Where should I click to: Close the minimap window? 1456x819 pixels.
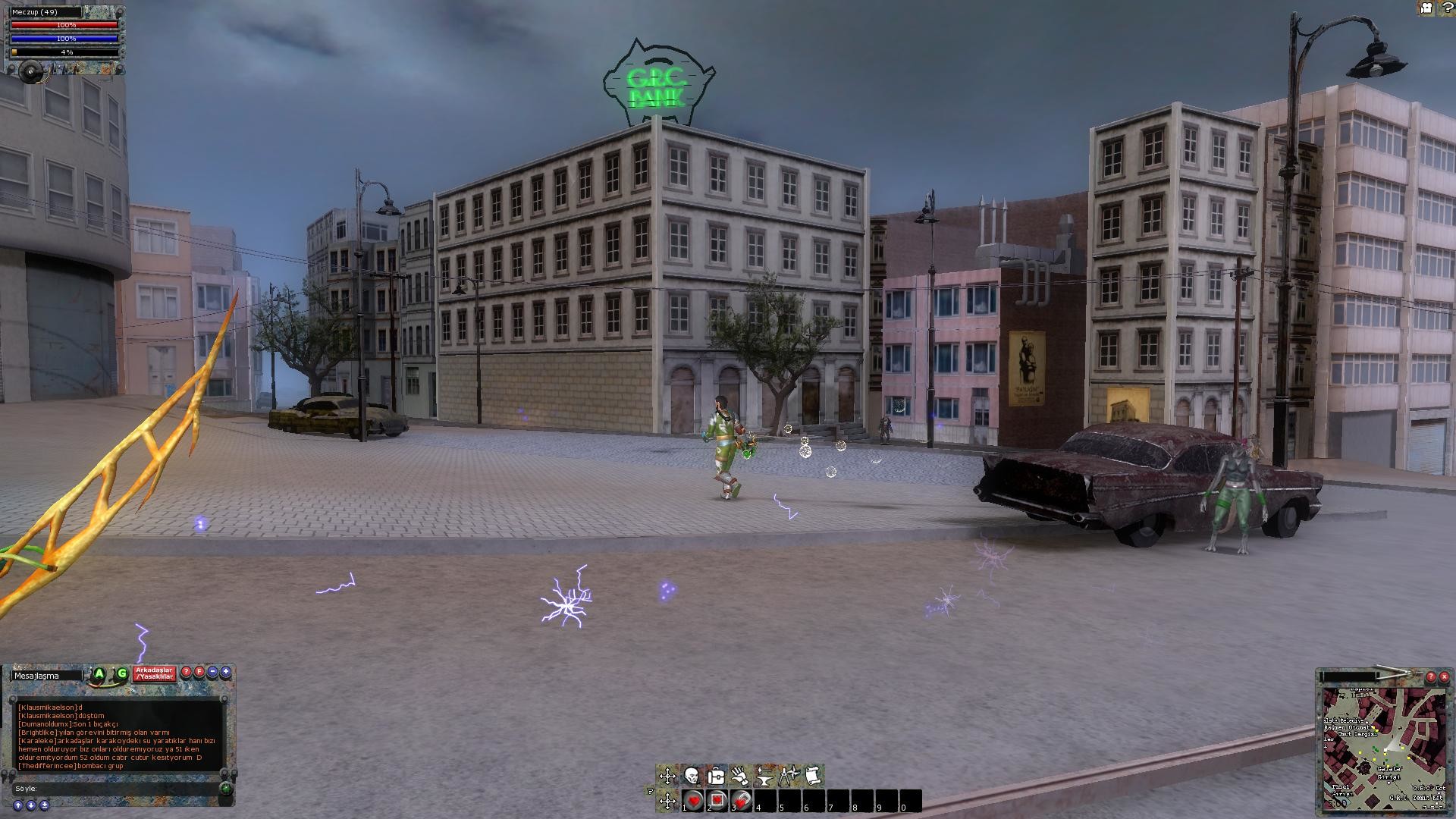tap(1444, 677)
